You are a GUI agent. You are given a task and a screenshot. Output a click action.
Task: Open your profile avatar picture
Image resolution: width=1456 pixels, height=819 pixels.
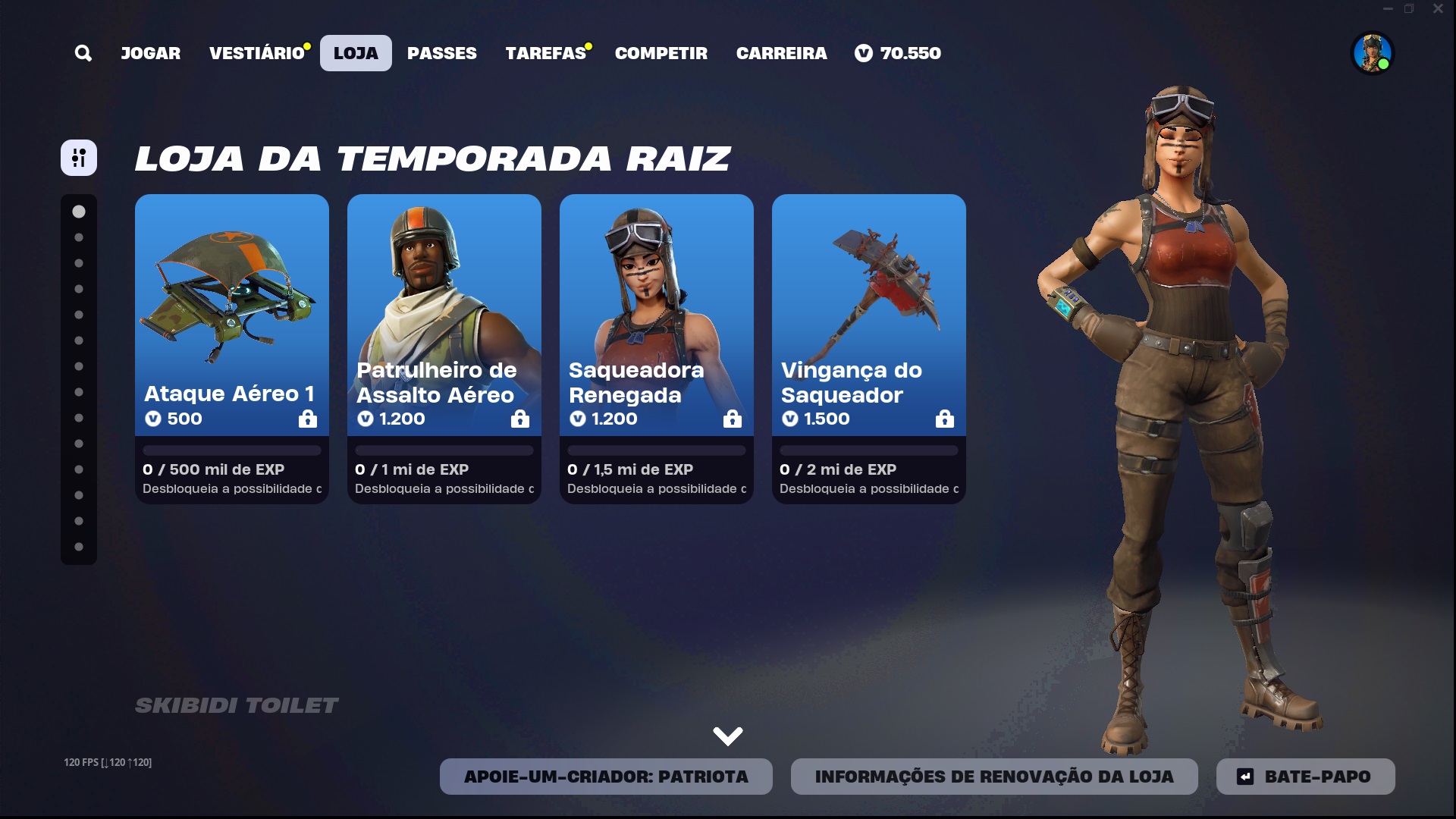point(1374,53)
